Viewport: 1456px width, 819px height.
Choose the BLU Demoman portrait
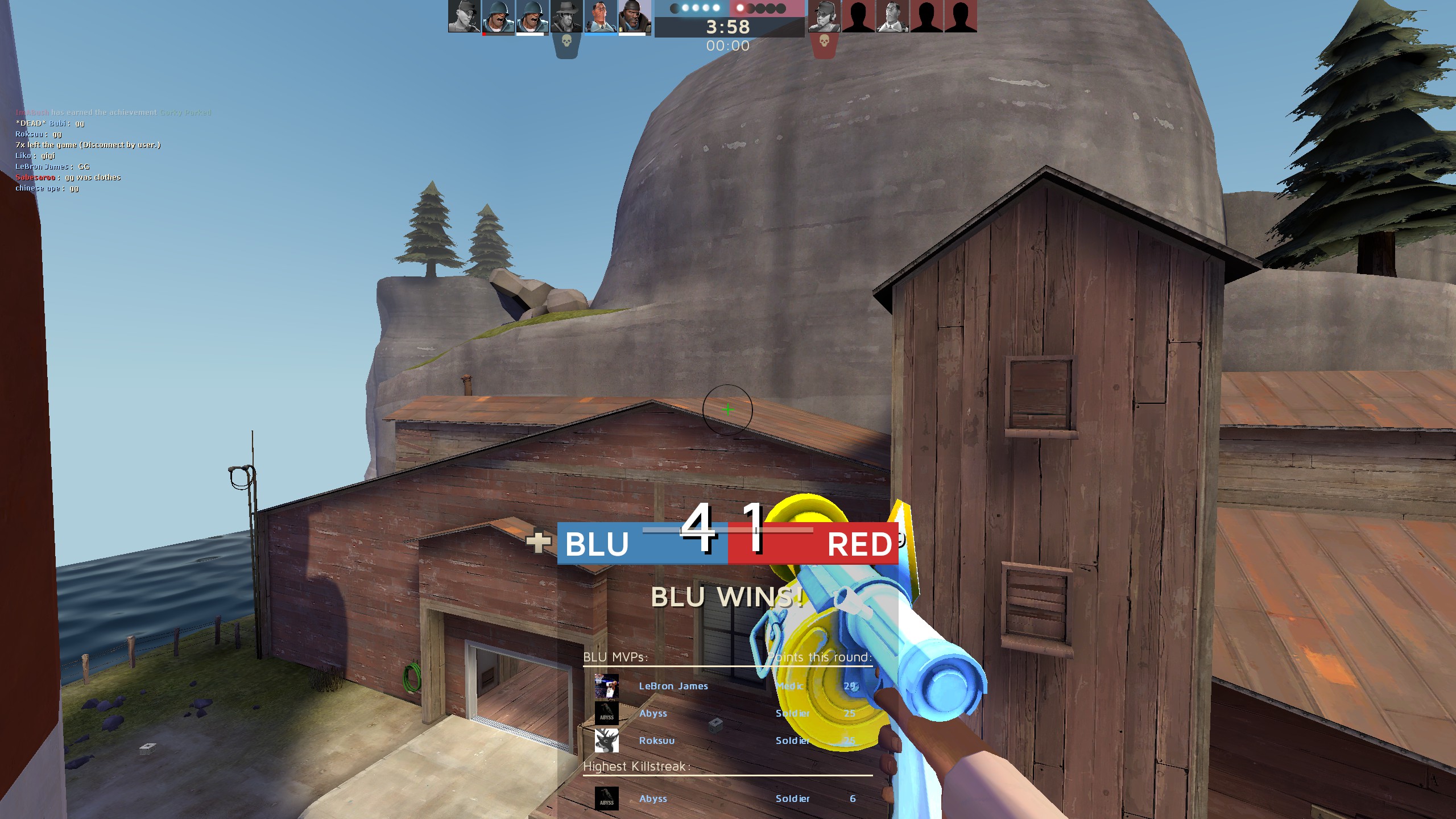635,16
